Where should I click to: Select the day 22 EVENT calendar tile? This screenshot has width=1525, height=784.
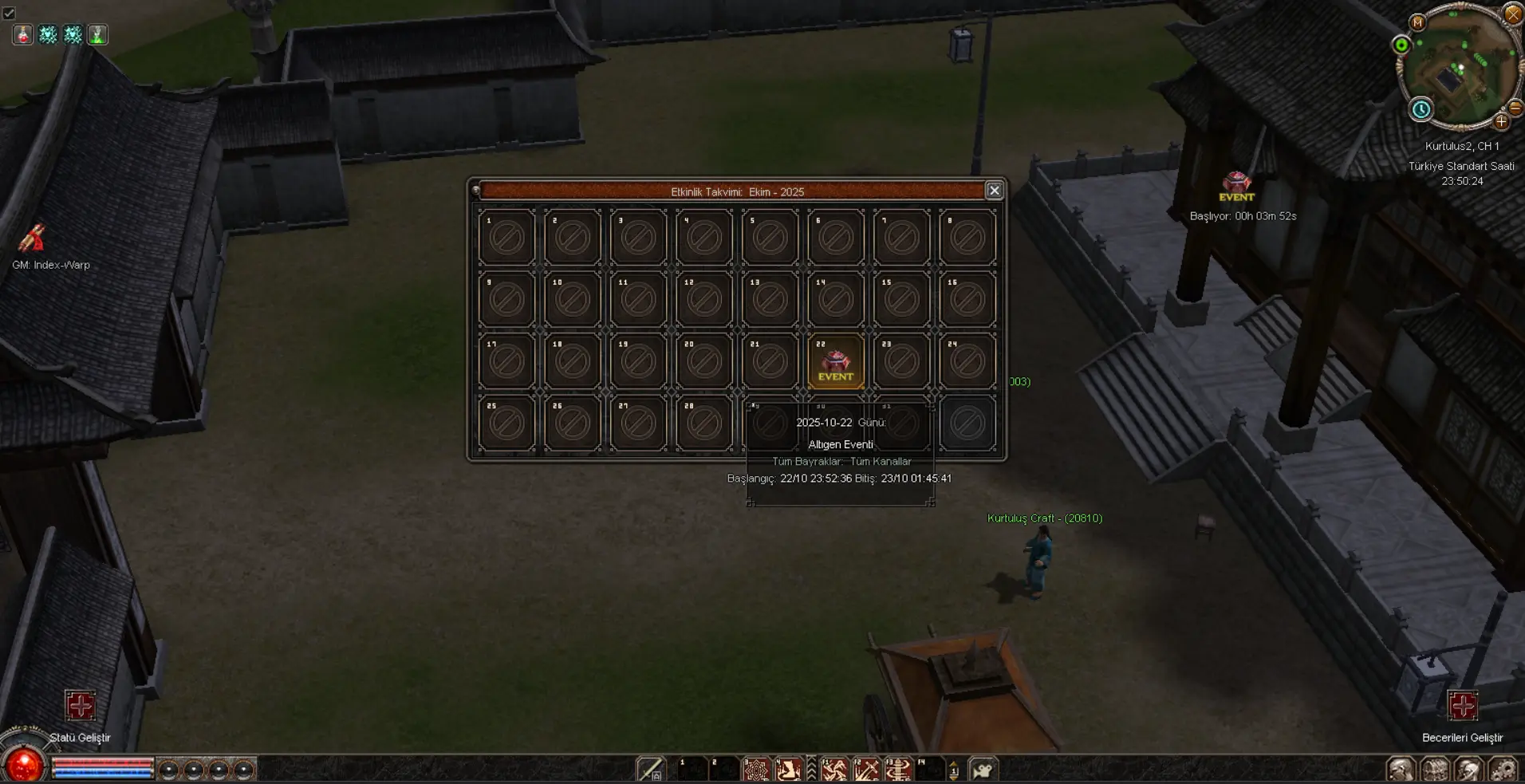click(x=836, y=362)
